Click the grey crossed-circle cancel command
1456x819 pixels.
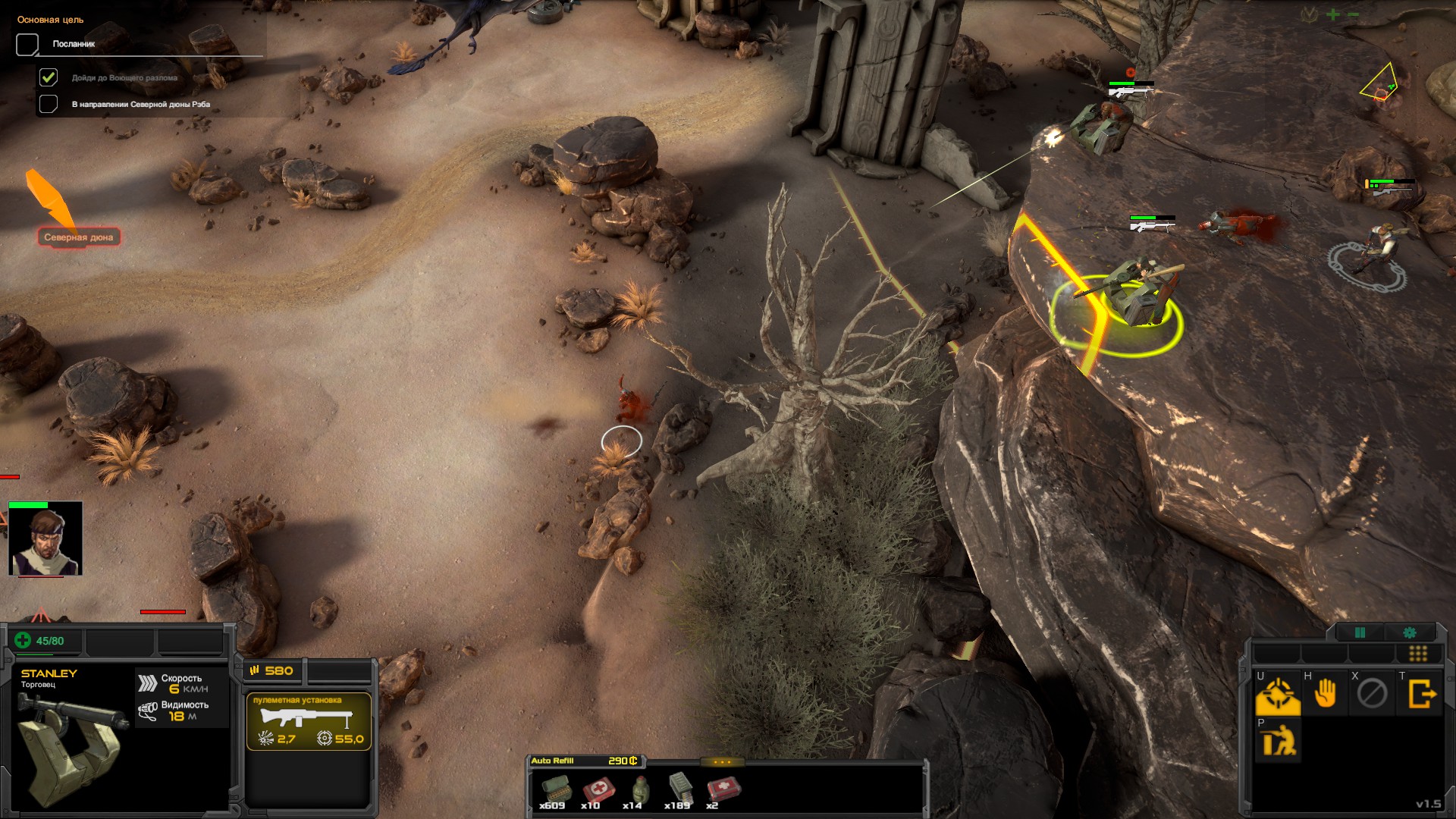pyautogui.click(x=1372, y=694)
